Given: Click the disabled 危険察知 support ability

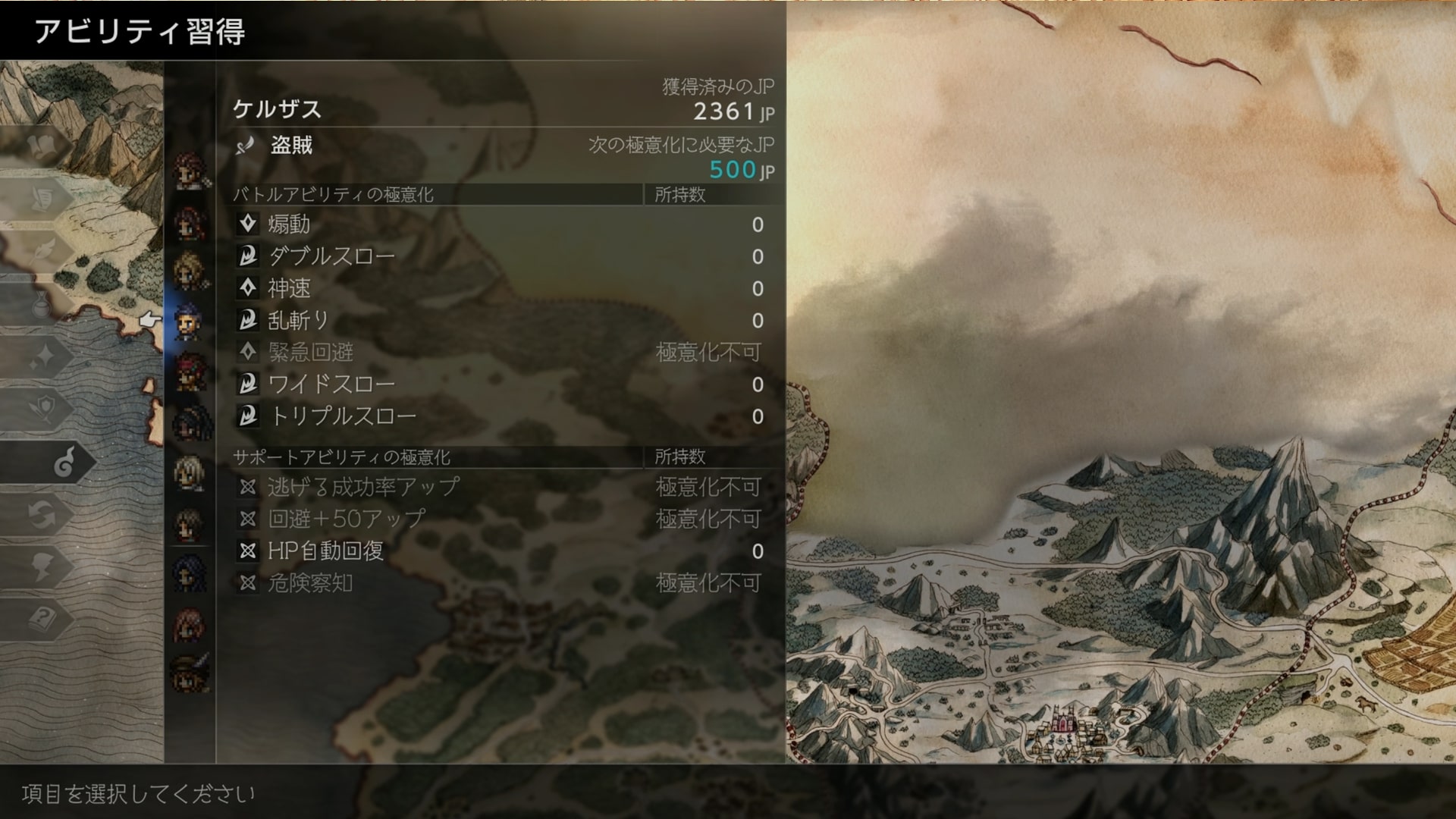Looking at the screenshot, I should pyautogui.click(x=310, y=583).
